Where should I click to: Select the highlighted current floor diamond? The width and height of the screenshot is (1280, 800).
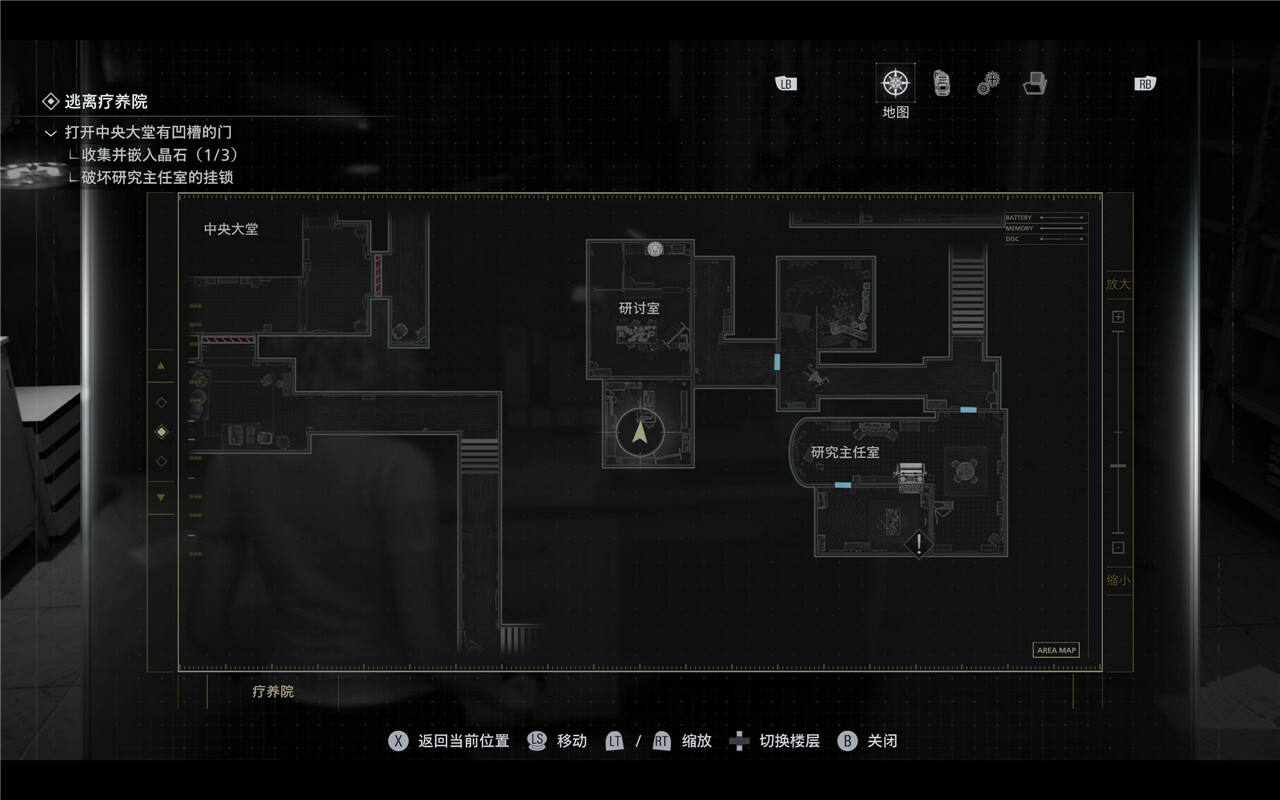(161, 432)
